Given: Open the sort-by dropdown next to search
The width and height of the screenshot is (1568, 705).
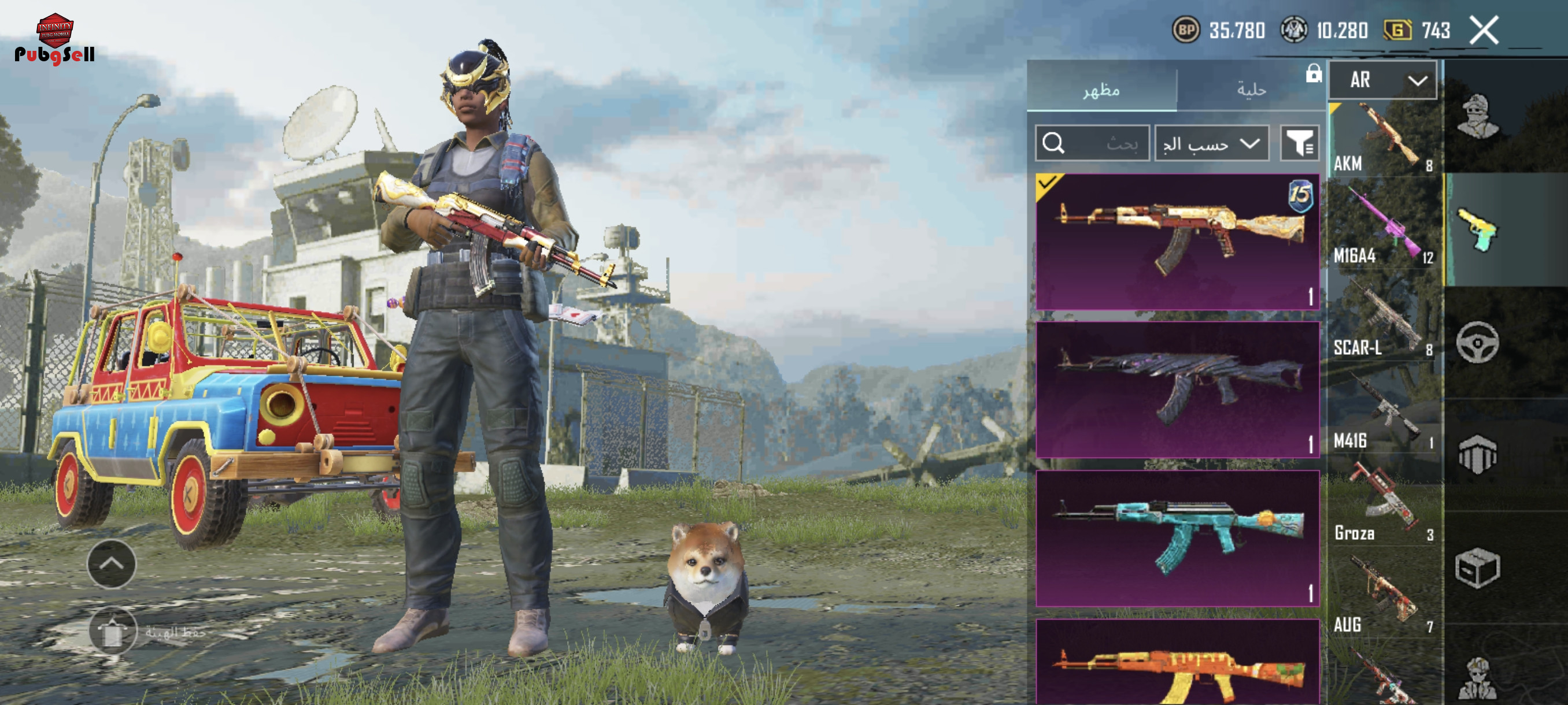Looking at the screenshot, I should pos(1211,143).
